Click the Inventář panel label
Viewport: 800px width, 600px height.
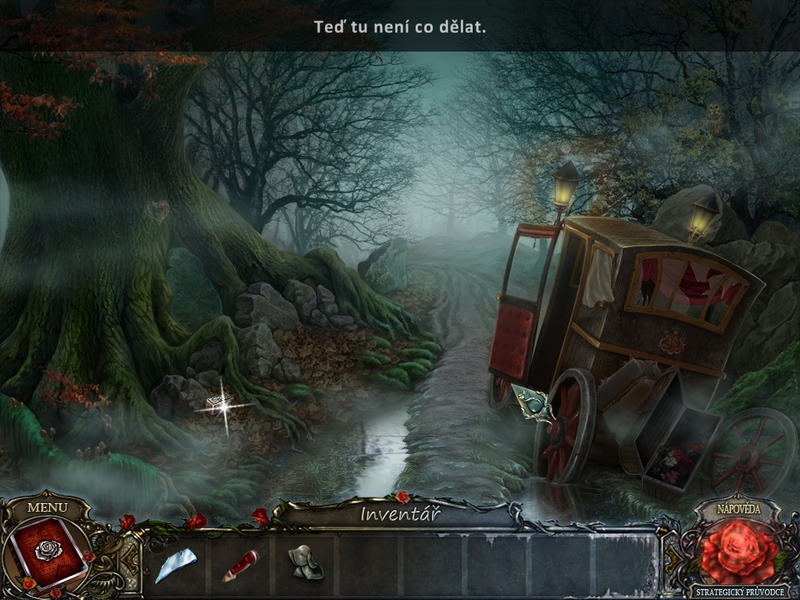tap(400, 515)
